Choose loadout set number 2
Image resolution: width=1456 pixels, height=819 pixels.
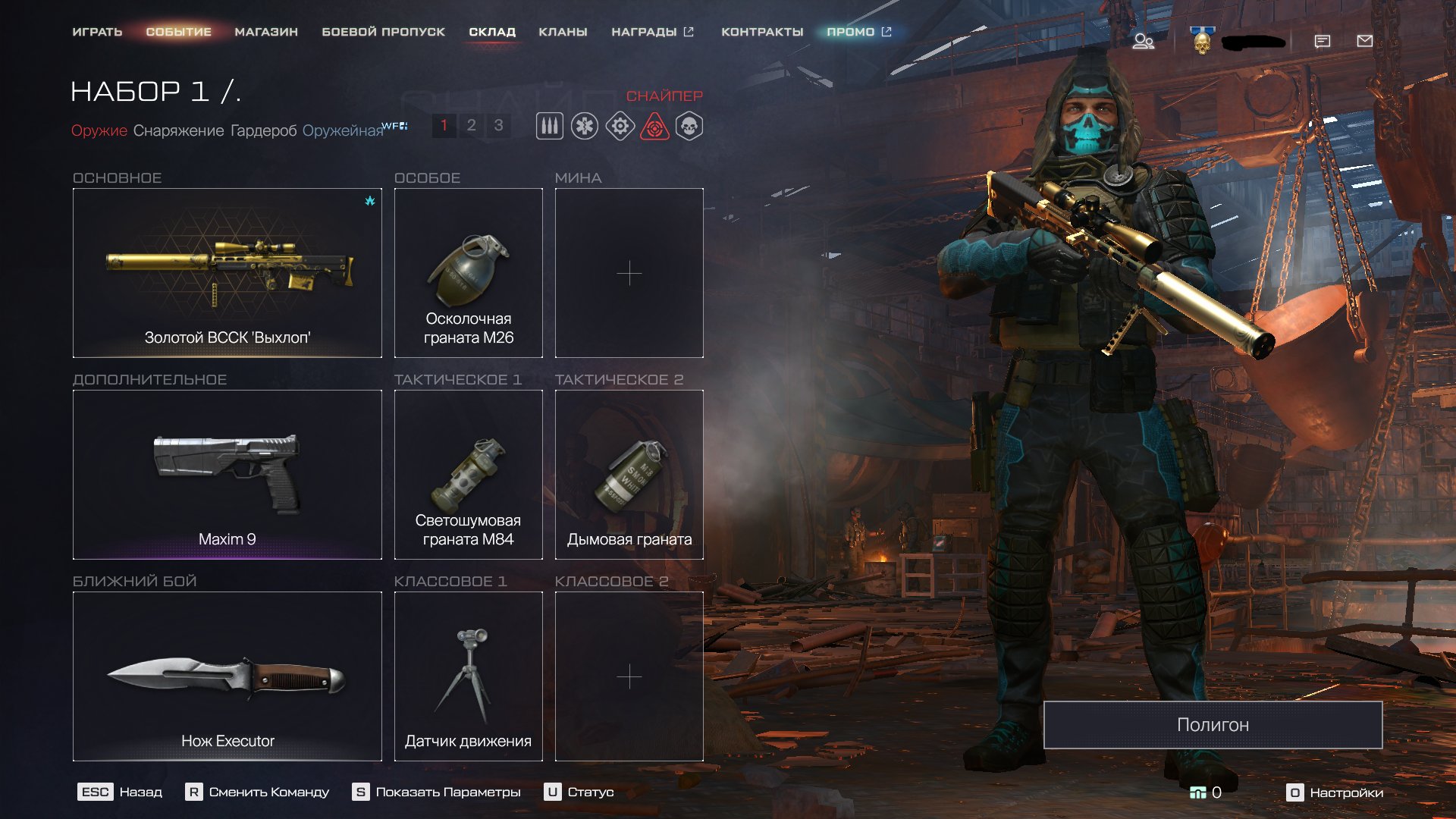click(471, 125)
